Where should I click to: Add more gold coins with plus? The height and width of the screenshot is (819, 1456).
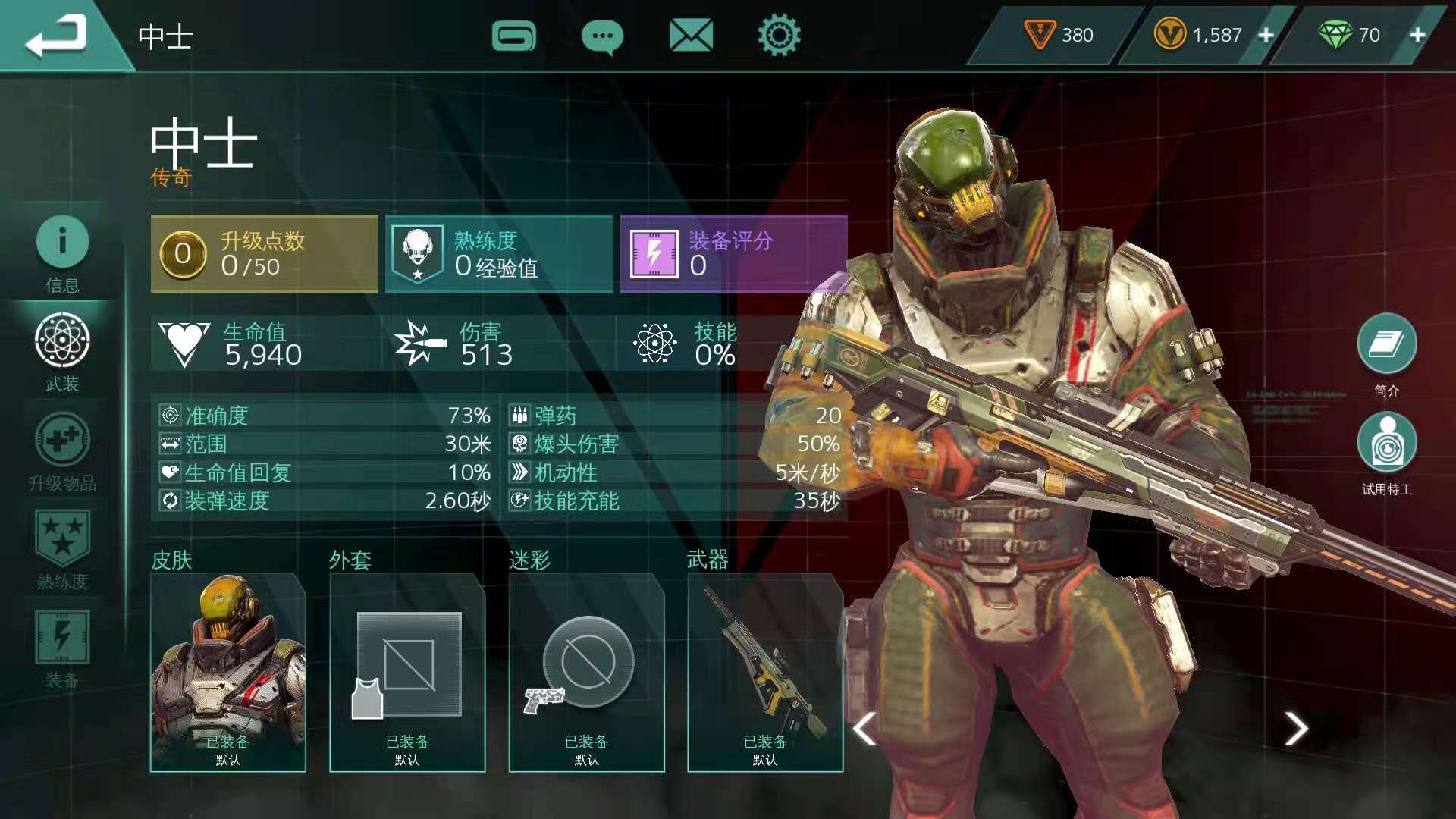click(x=1266, y=35)
